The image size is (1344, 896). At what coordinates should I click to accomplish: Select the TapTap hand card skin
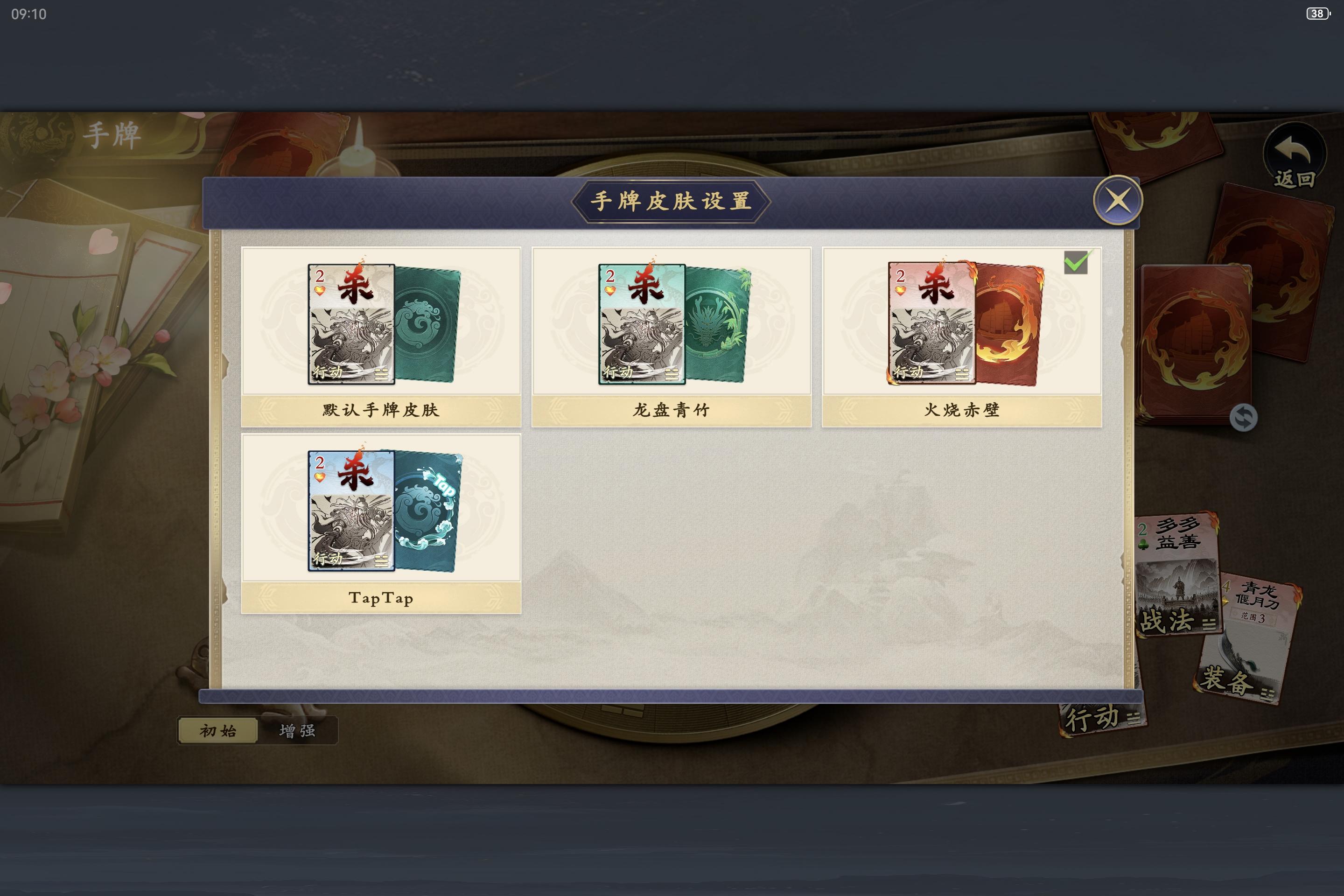pyautogui.click(x=381, y=515)
